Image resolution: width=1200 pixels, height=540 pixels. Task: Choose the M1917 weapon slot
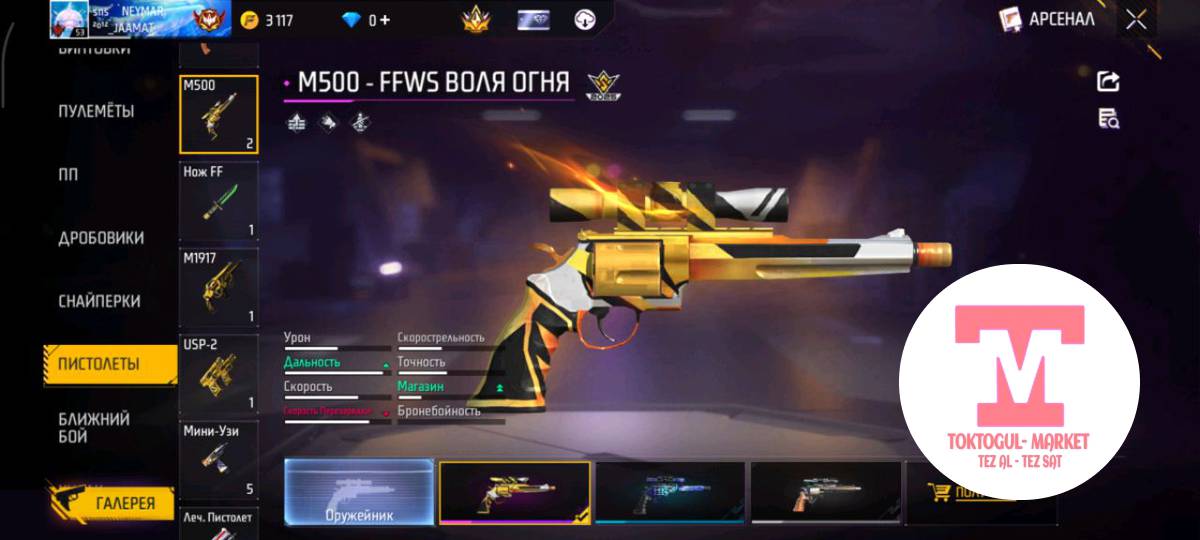click(x=219, y=286)
